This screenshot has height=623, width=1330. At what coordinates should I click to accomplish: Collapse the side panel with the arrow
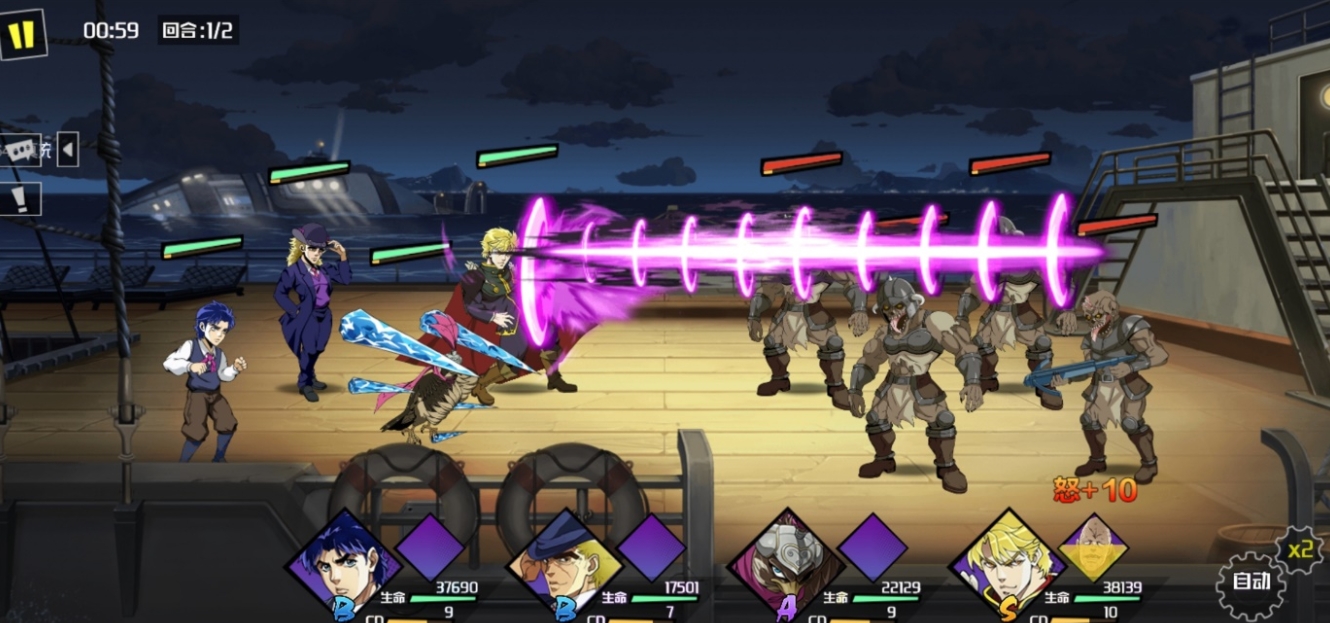[x=67, y=150]
